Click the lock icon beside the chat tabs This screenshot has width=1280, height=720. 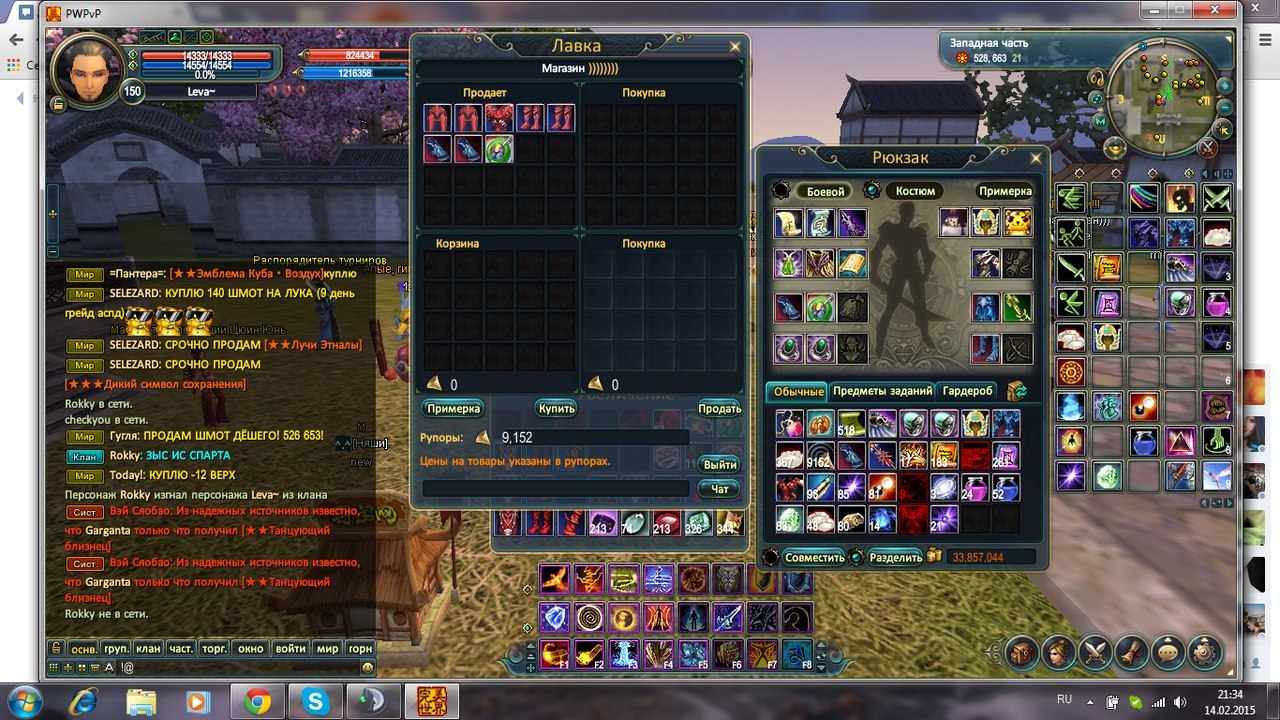(x=56, y=647)
